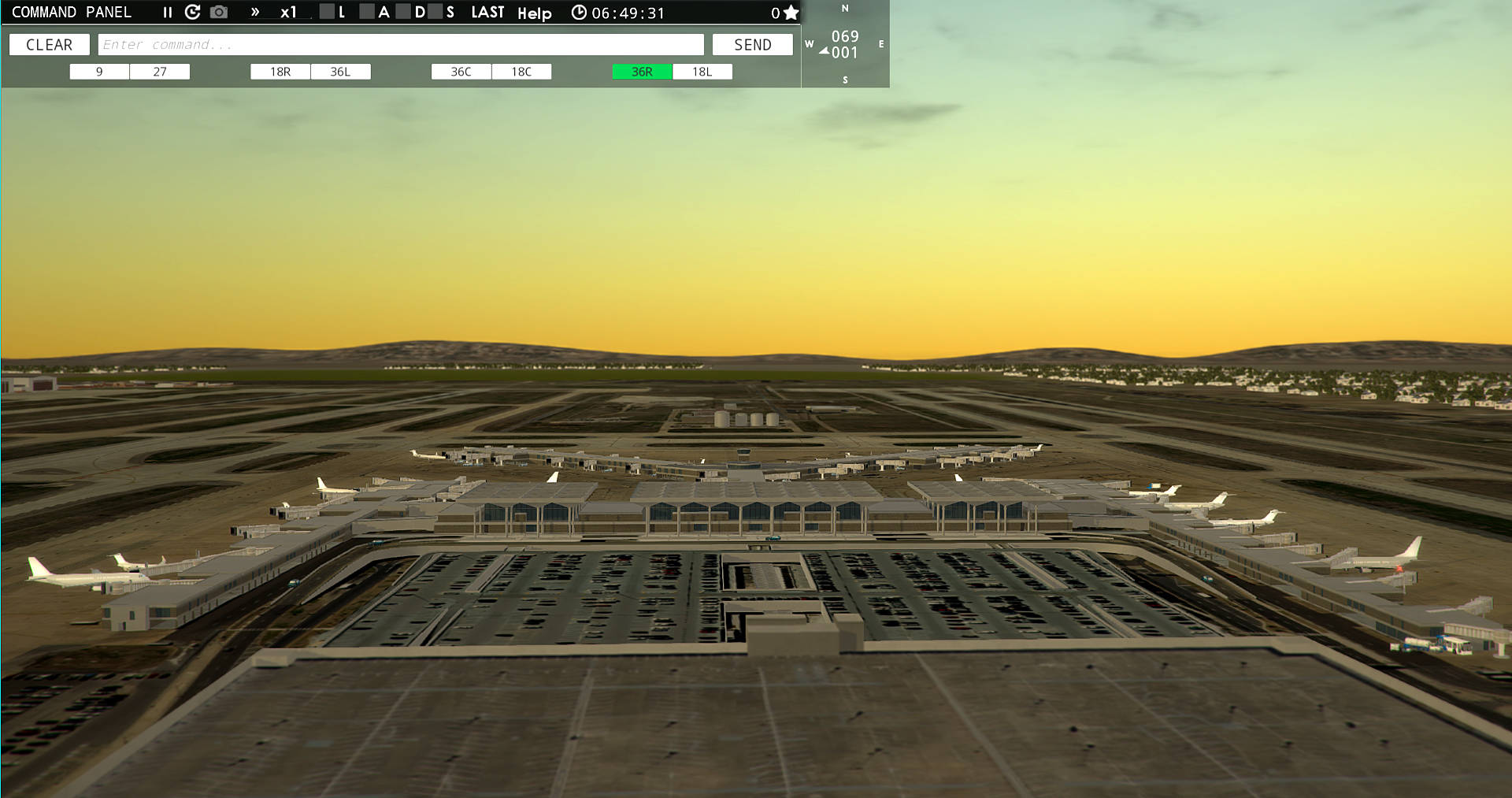Pause the simulation
1512x798 pixels.
pyautogui.click(x=167, y=12)
